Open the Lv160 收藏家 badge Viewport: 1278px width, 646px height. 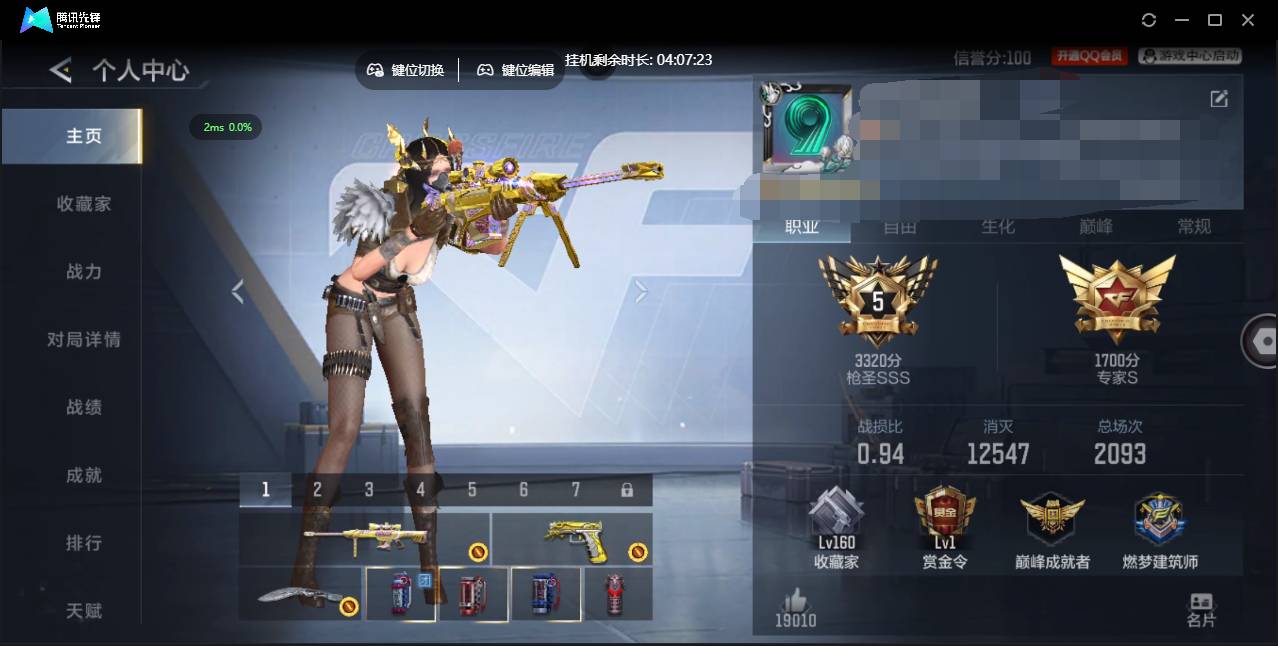pyautogui.click(x=836, y=530)
